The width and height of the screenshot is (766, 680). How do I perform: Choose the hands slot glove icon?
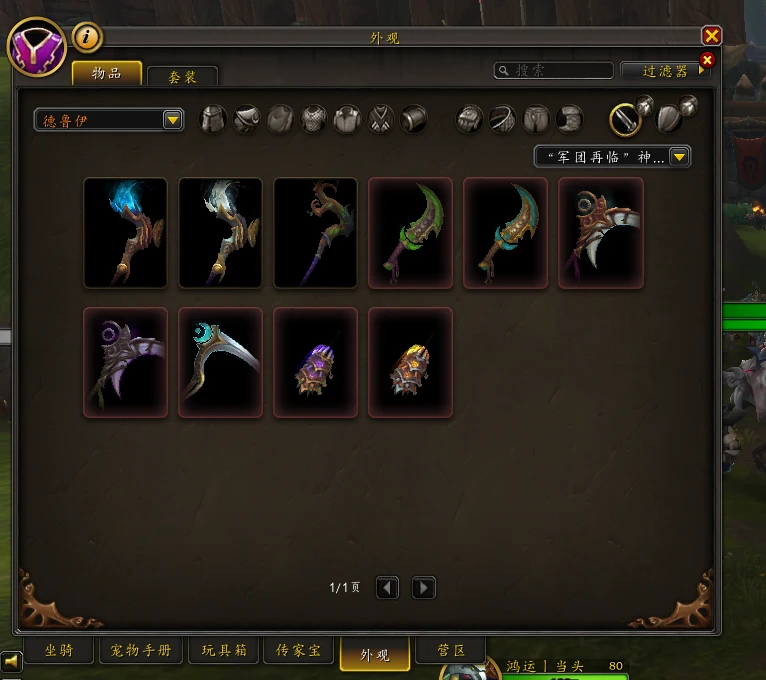point(470,120)
